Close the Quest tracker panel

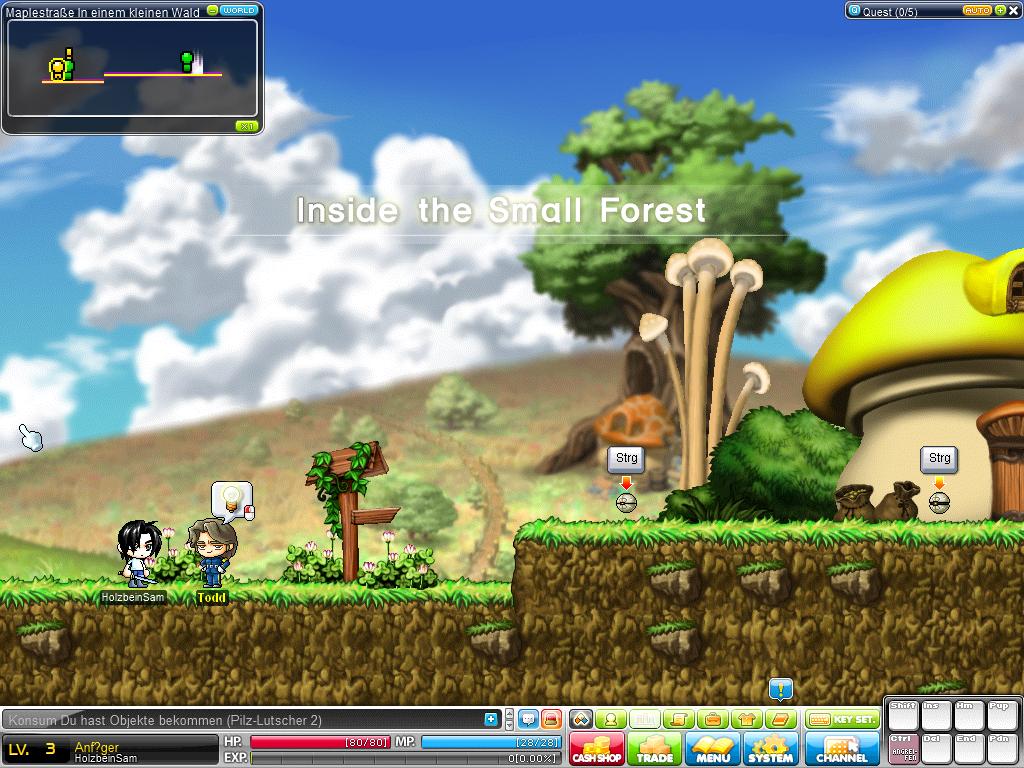click(1014, 11)
